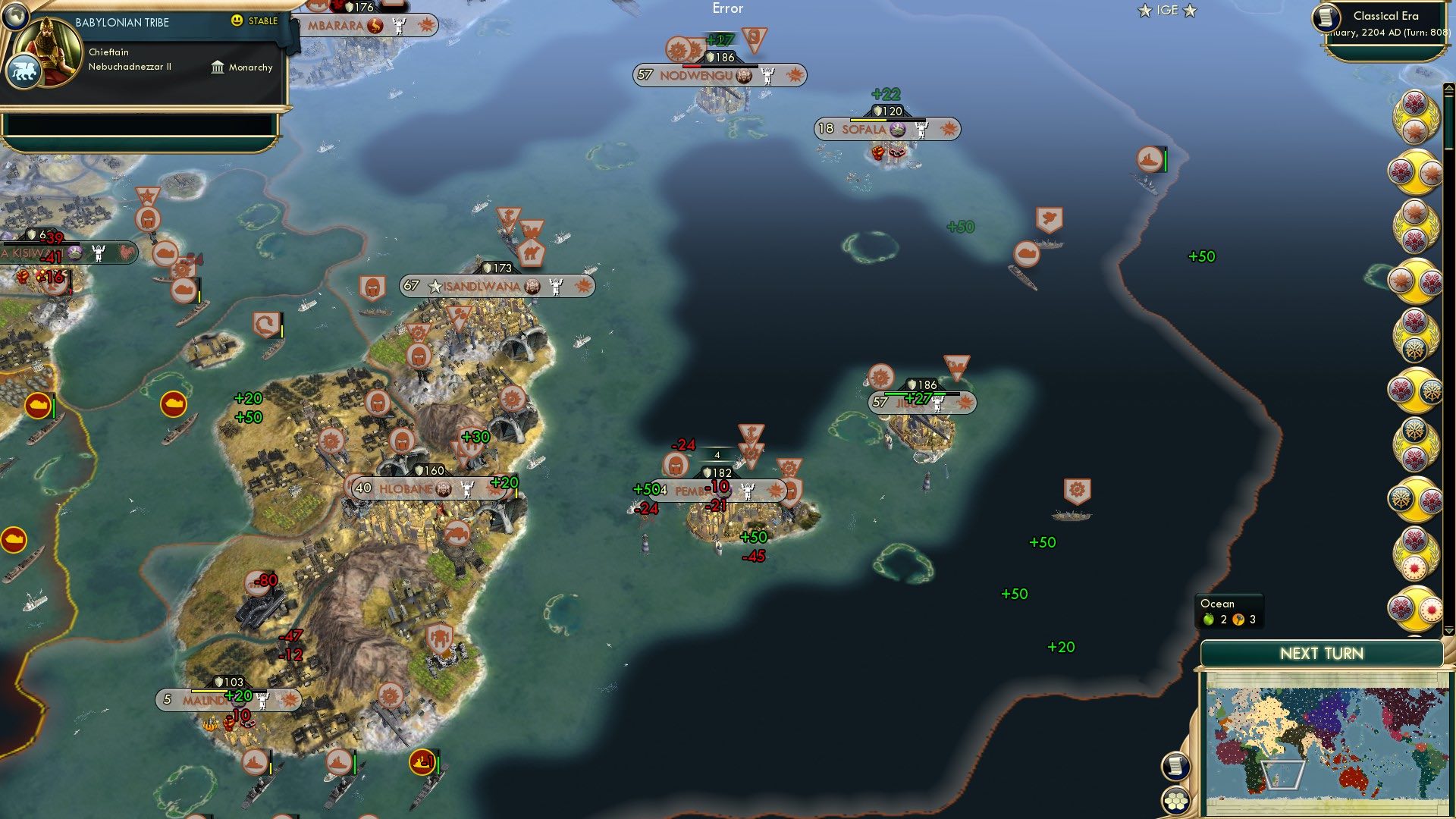Click the Monarchy government icon
Image resolution: width=1456 pixels, height=819 pixels.
(x=218, y=67)
